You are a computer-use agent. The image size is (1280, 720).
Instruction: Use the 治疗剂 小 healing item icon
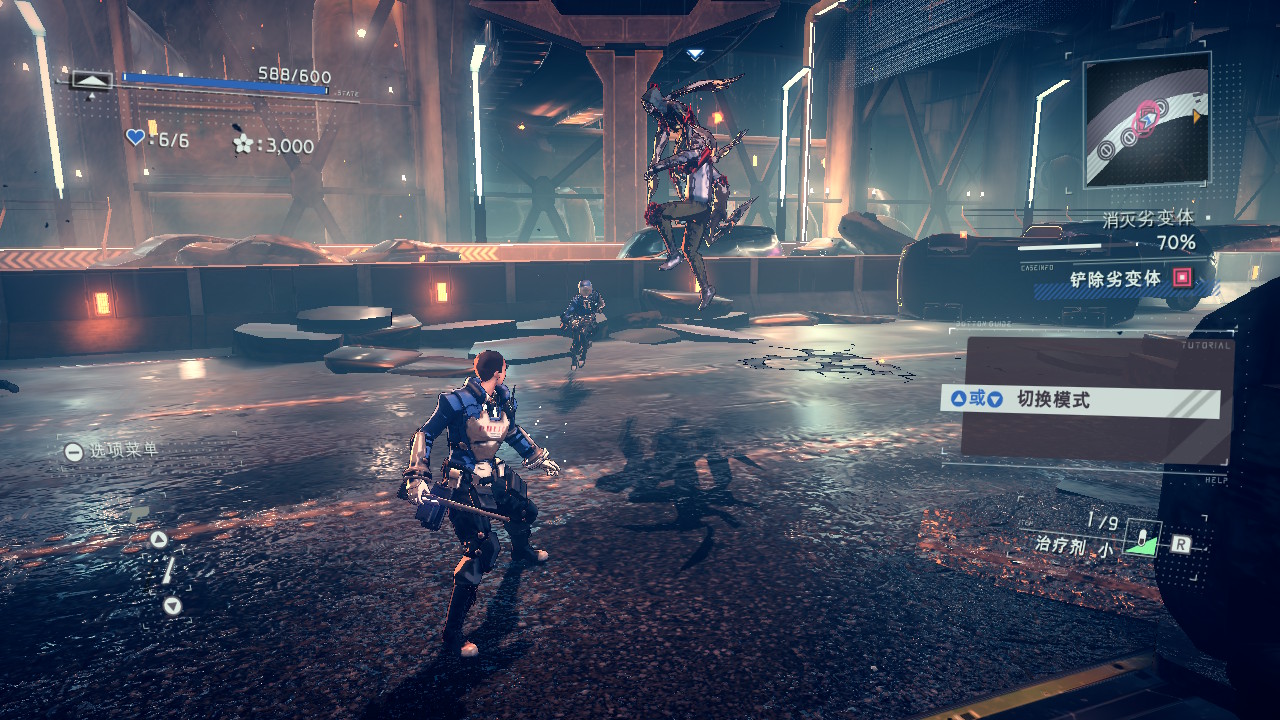point(1141,540)
